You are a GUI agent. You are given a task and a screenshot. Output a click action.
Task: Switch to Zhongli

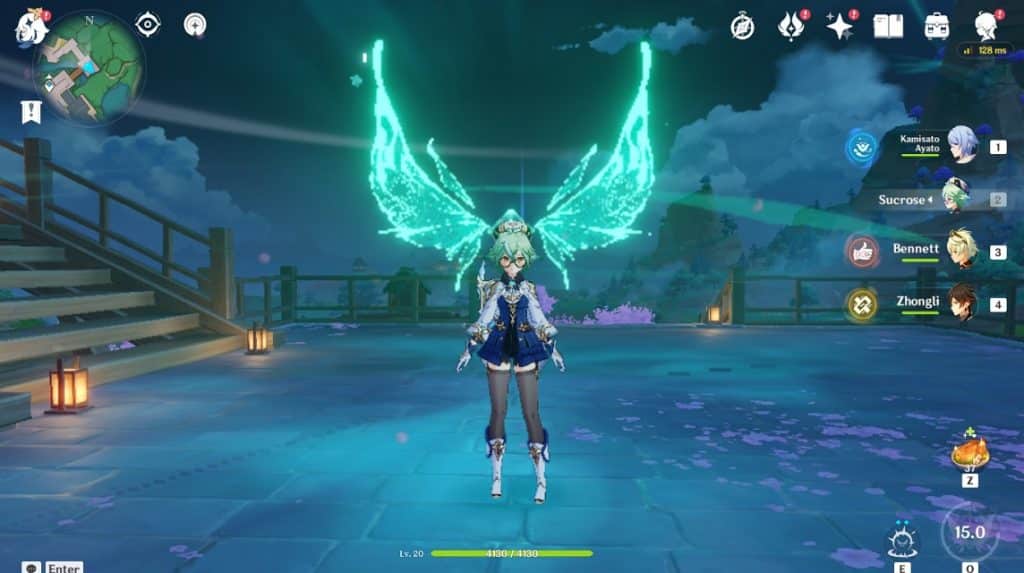tap(961, 303)
